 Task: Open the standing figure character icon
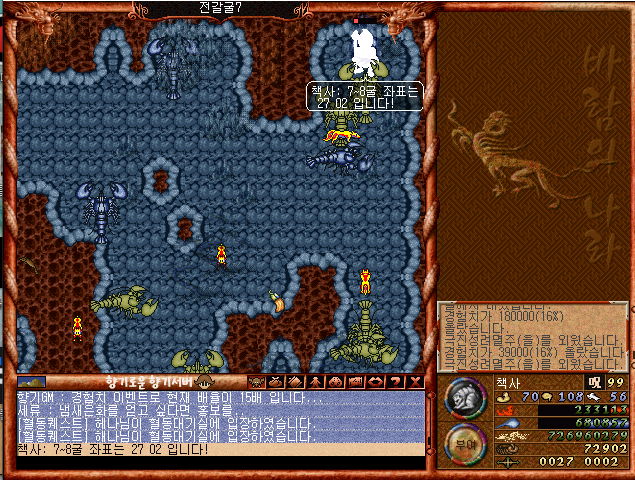pos(314,381)
